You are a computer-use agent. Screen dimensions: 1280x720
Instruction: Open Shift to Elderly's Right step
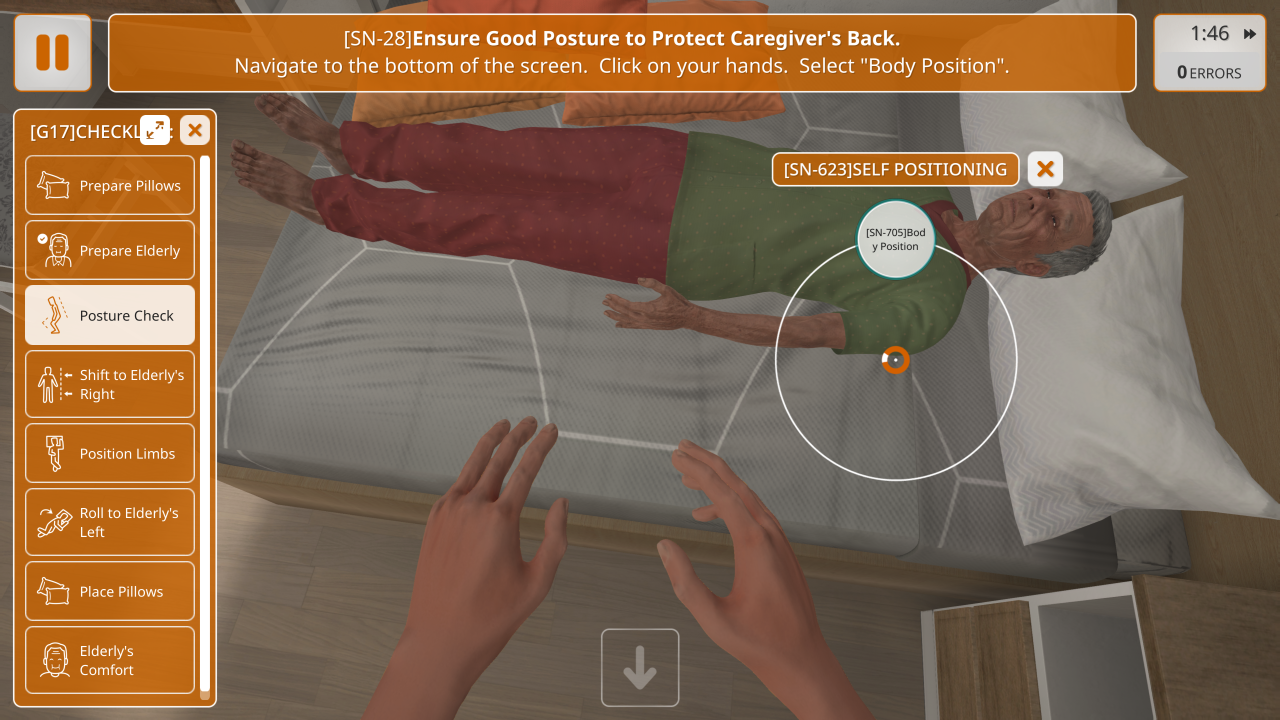click(x=110, y=384)
